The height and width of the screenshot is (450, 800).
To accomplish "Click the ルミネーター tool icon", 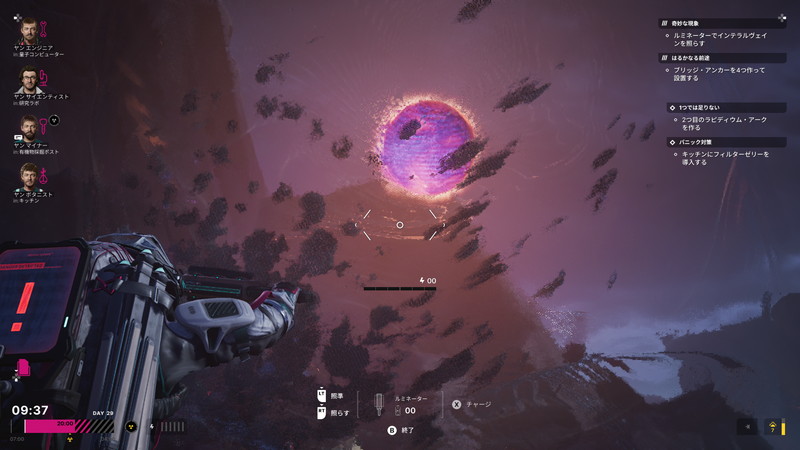I will [x=380, y=404].
